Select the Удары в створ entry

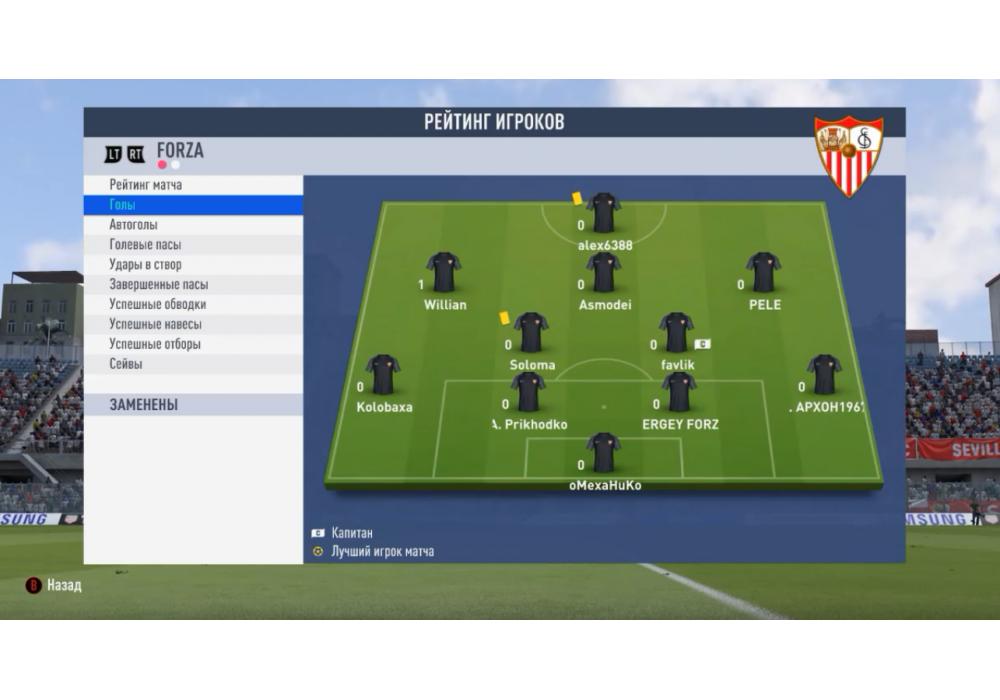coord(146,265)
